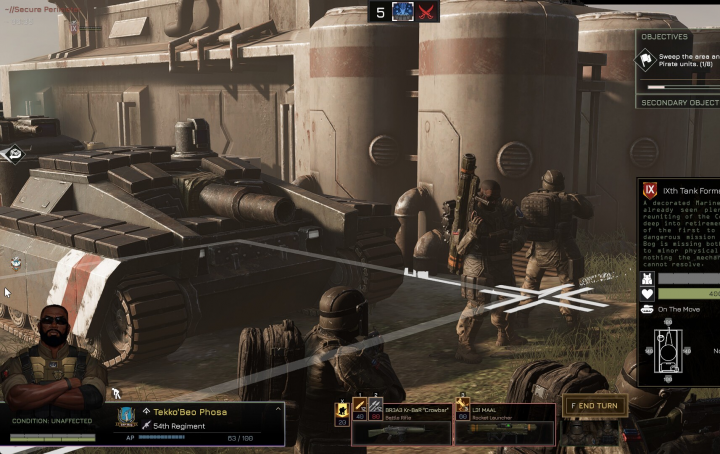720x454 pixels.
Task: Open the Tekko'Beo Phosa unit name panel
Action: pyautogui.click(x=190, y=411)
